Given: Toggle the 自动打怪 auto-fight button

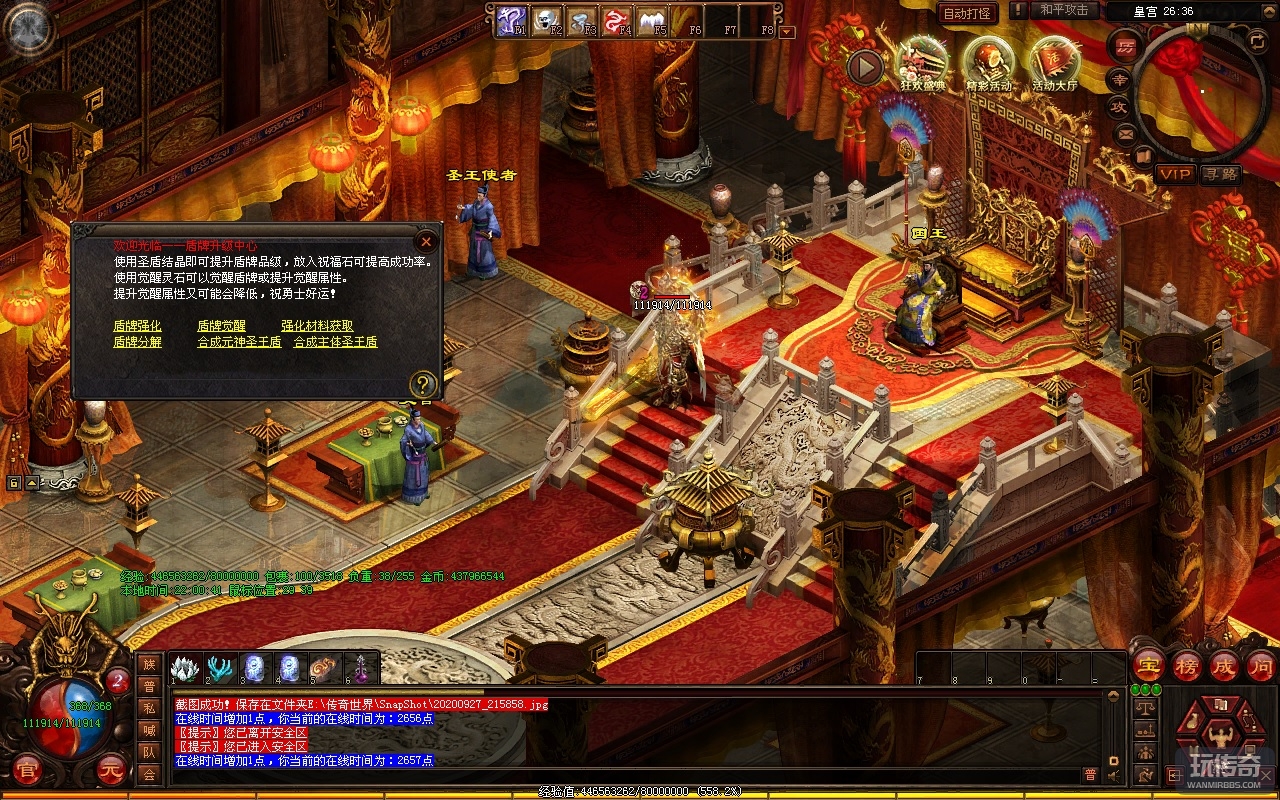Looking at the screenshot, I should click(968, 13).
